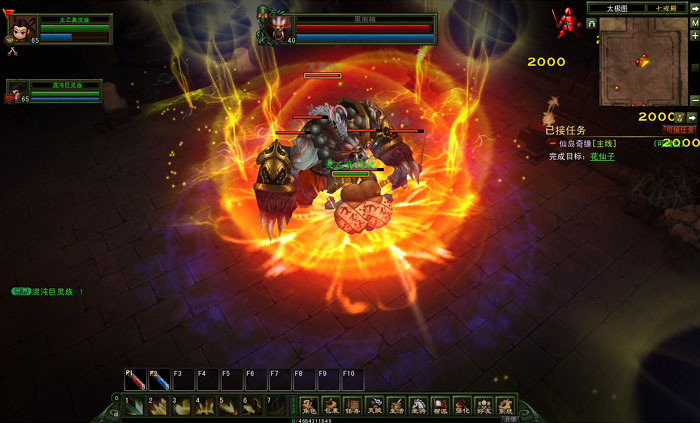Select the player character portrait

coord(21,27)
